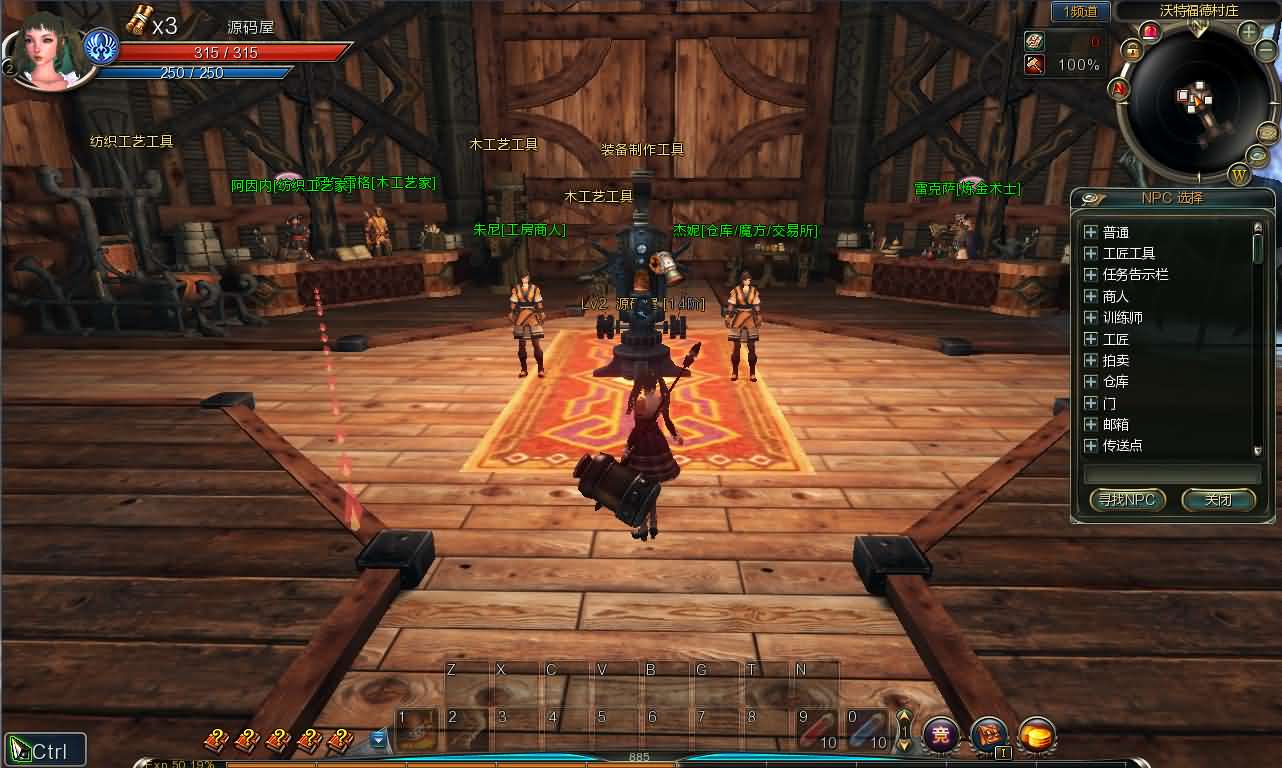Collapse the seal icons with the blue arrow
This screenshot has height=768, width=1282.
pos(378,737)
